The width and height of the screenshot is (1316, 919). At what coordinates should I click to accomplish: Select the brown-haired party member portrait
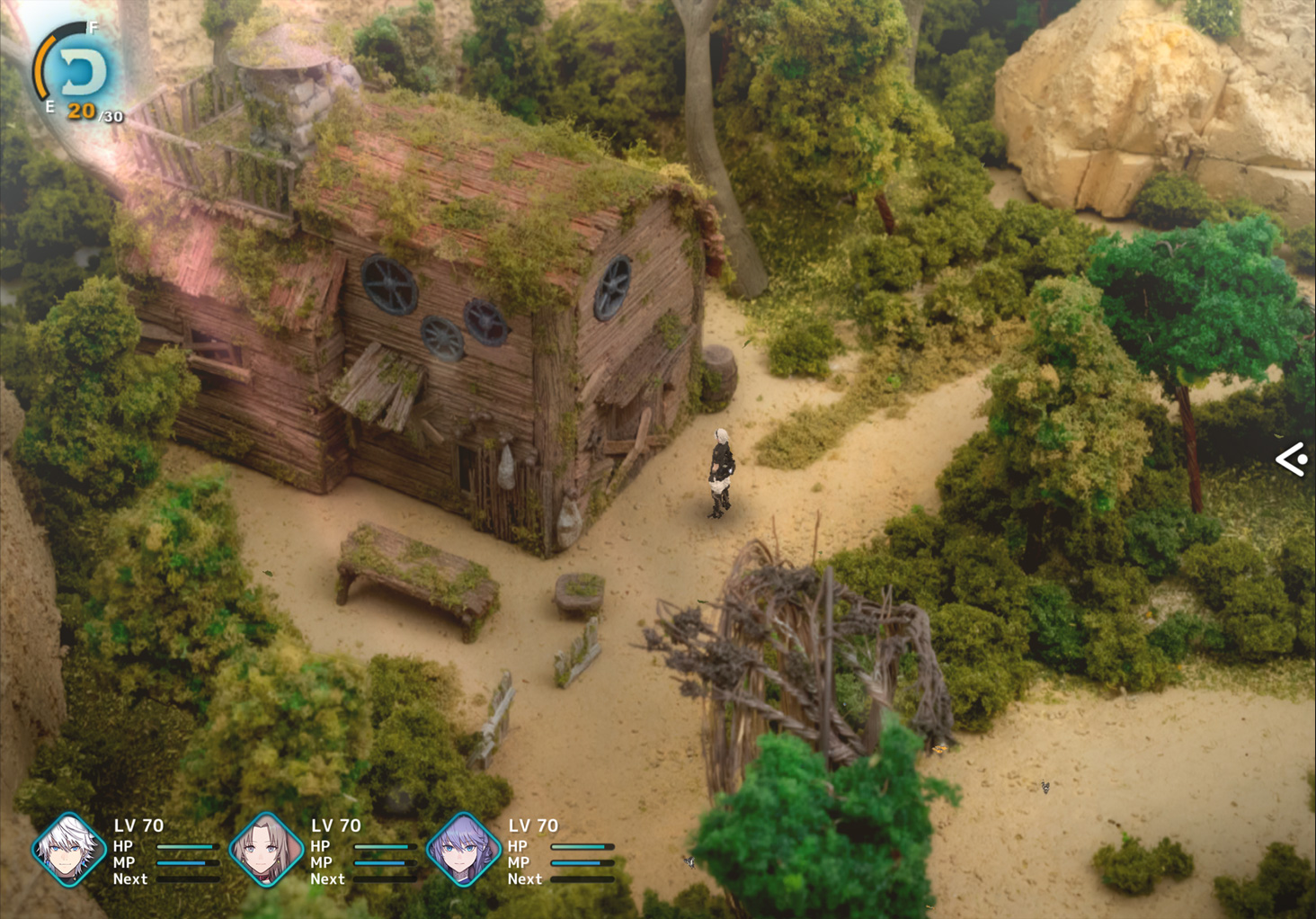tap(266, 850)
